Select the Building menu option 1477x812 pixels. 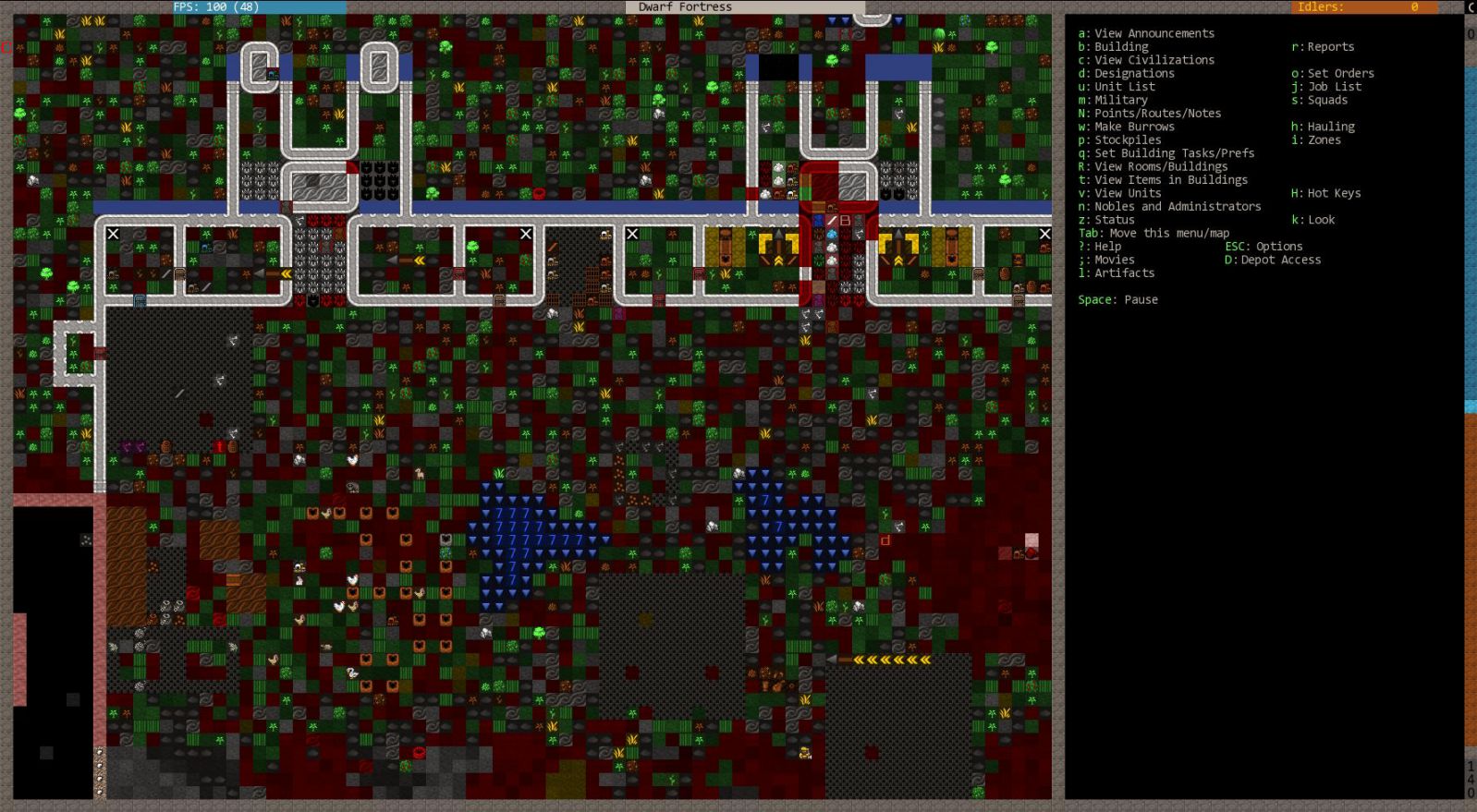tap(1121, 47)
